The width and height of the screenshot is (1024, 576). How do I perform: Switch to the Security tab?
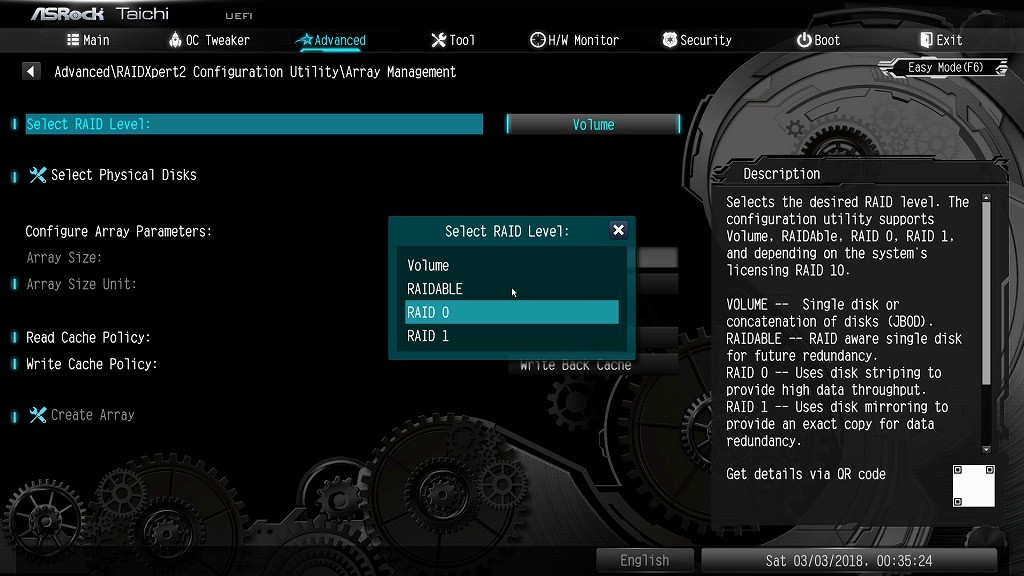click(697, 40)
